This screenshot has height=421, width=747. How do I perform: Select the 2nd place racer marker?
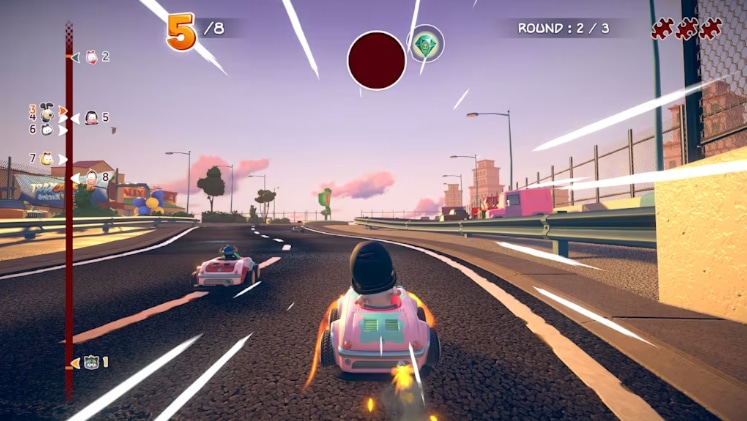90,57
